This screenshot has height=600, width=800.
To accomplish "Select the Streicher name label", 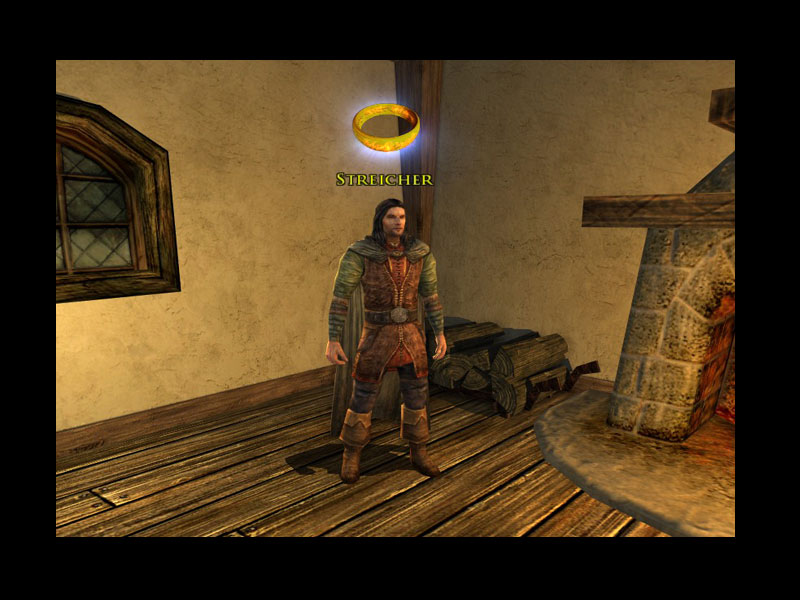I will (384, 179).
